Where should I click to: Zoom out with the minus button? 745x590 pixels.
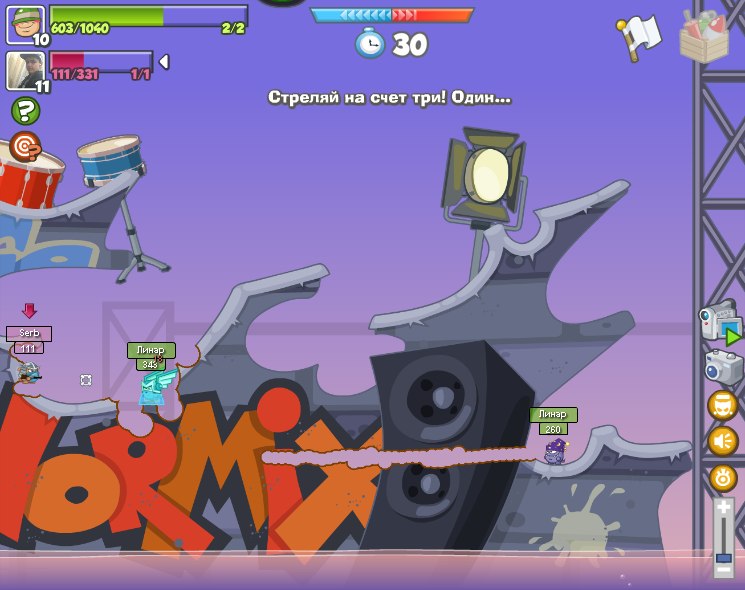click(724, 570)
